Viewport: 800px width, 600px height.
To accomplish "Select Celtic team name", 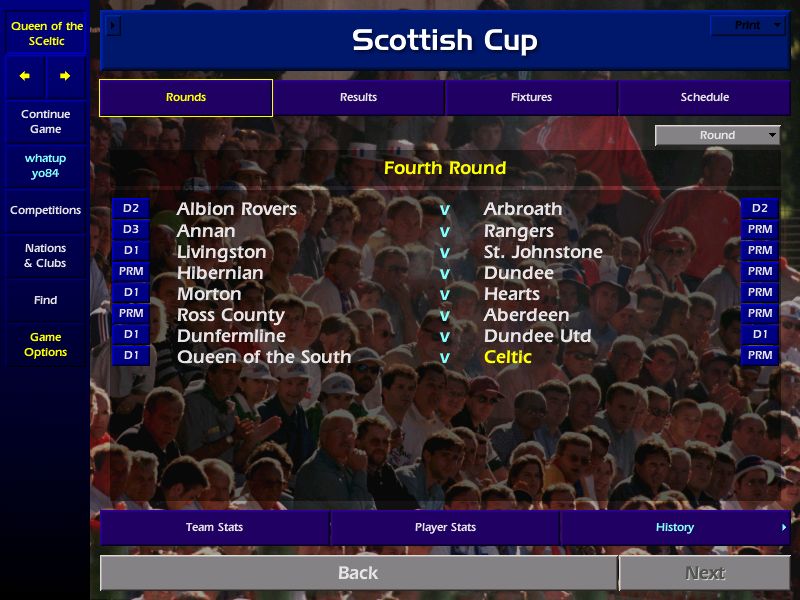I will coord(508,357).
